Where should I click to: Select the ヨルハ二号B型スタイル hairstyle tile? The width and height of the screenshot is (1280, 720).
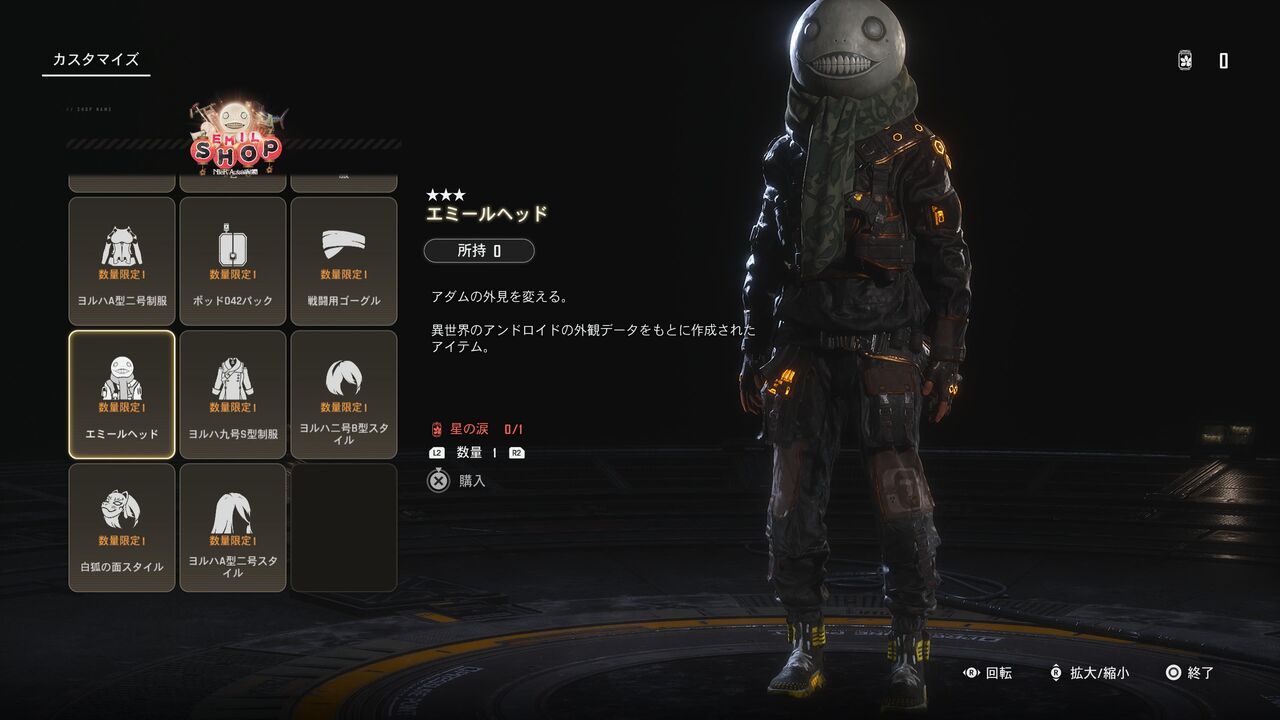pos(344,394)
